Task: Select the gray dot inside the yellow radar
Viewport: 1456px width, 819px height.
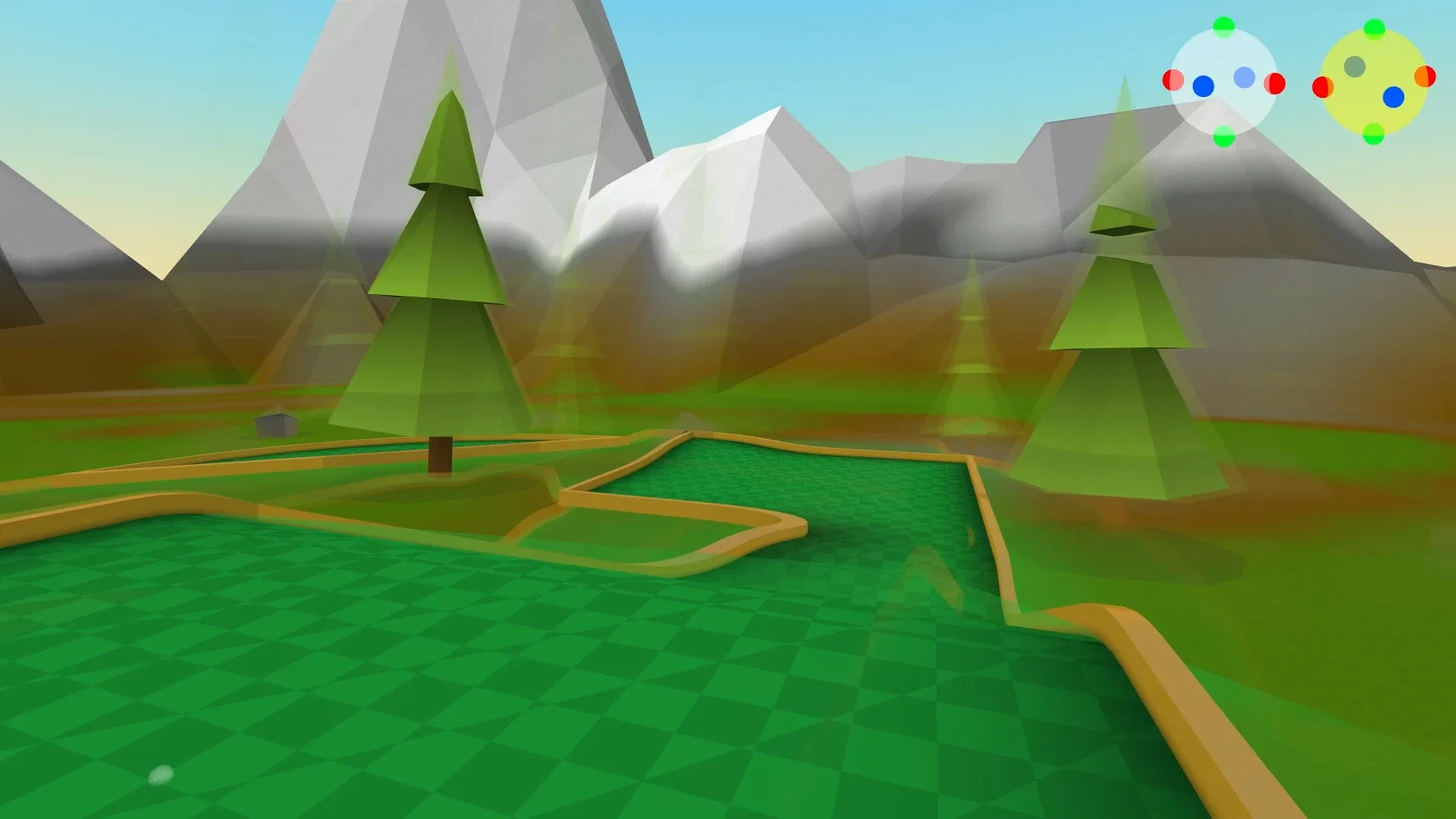Action: coord(1355,67)
